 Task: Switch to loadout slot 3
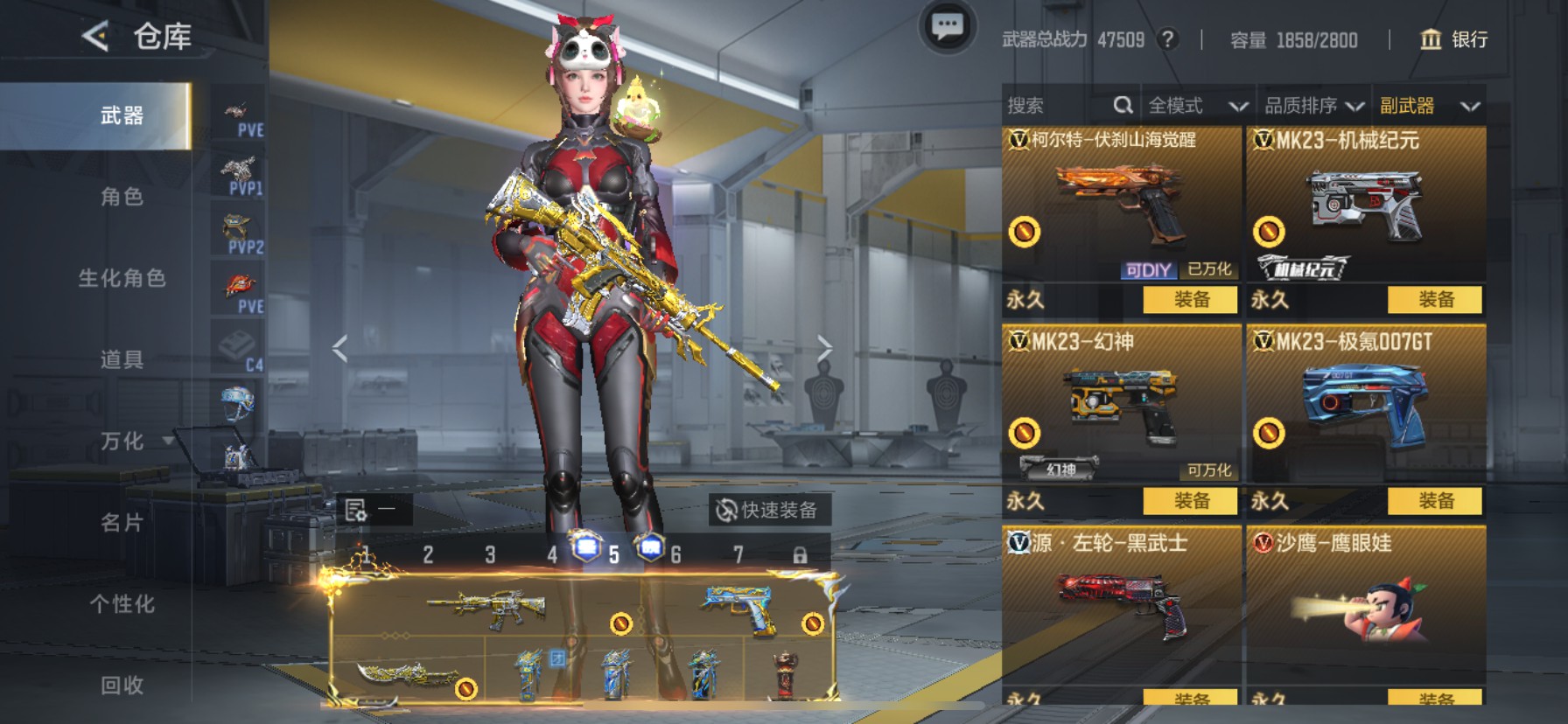click(x=490, y=554)
